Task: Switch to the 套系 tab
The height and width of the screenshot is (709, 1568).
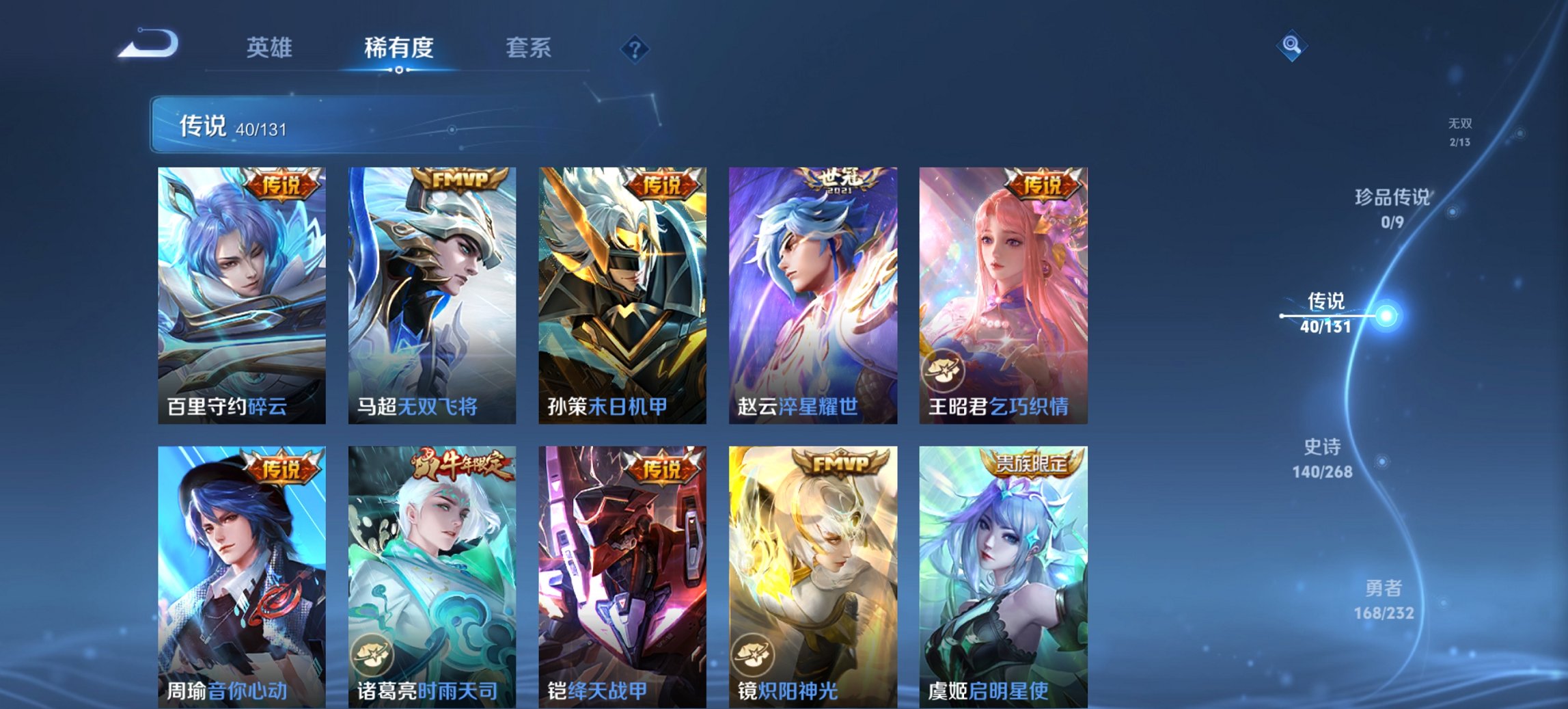Action: pyautogui.click(x=528, y=48)
